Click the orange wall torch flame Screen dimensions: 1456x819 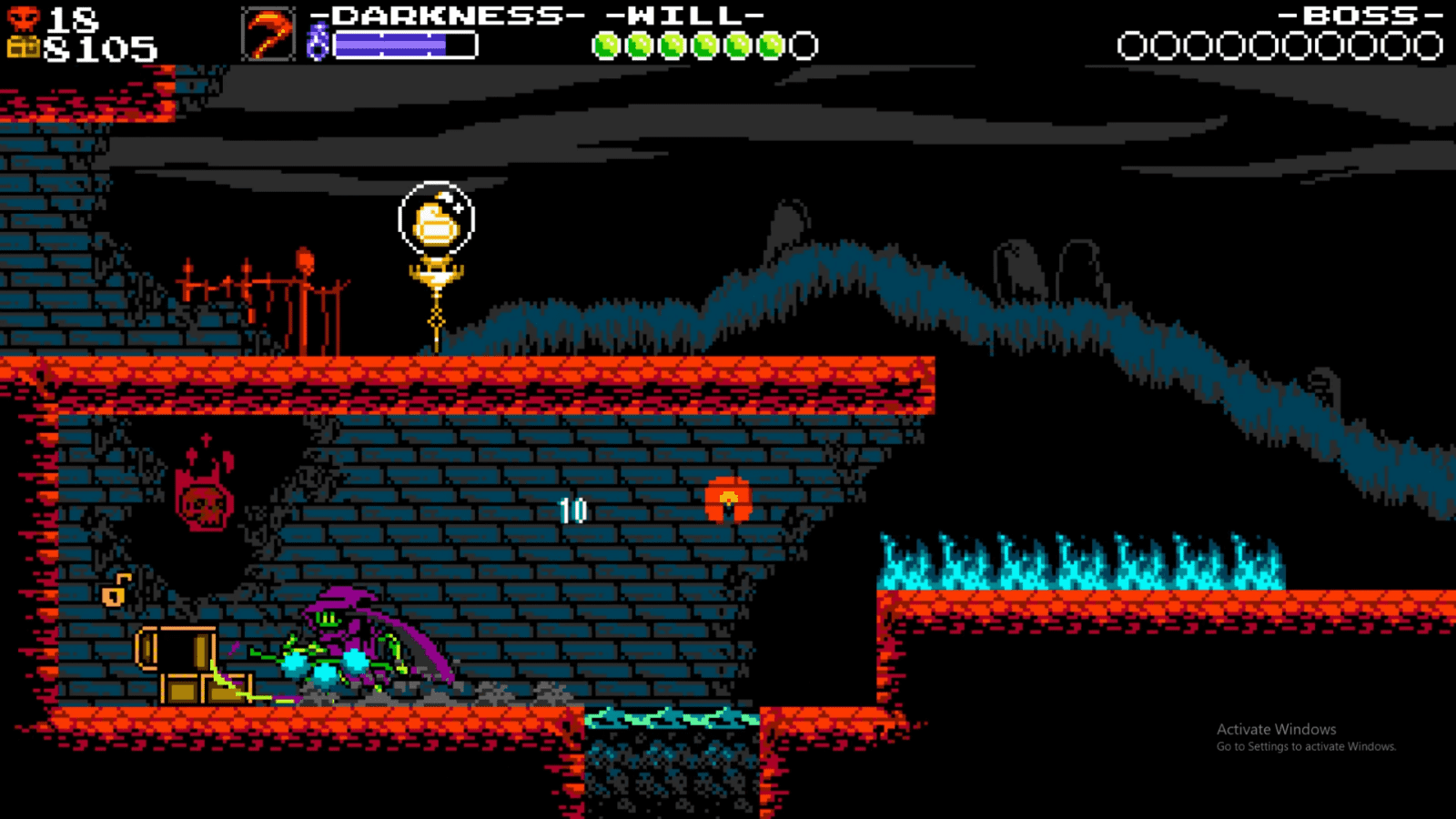tap(728, 499)
